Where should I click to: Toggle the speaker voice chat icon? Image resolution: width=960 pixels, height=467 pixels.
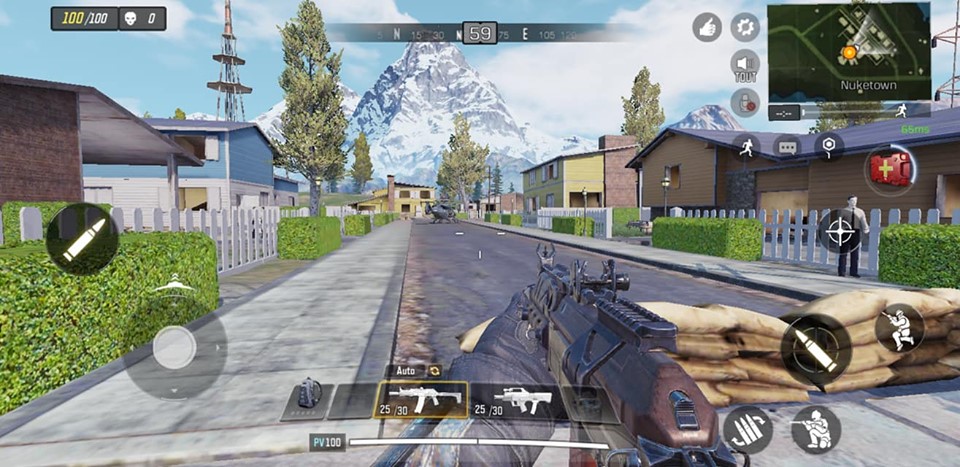(x=745, y=65)
